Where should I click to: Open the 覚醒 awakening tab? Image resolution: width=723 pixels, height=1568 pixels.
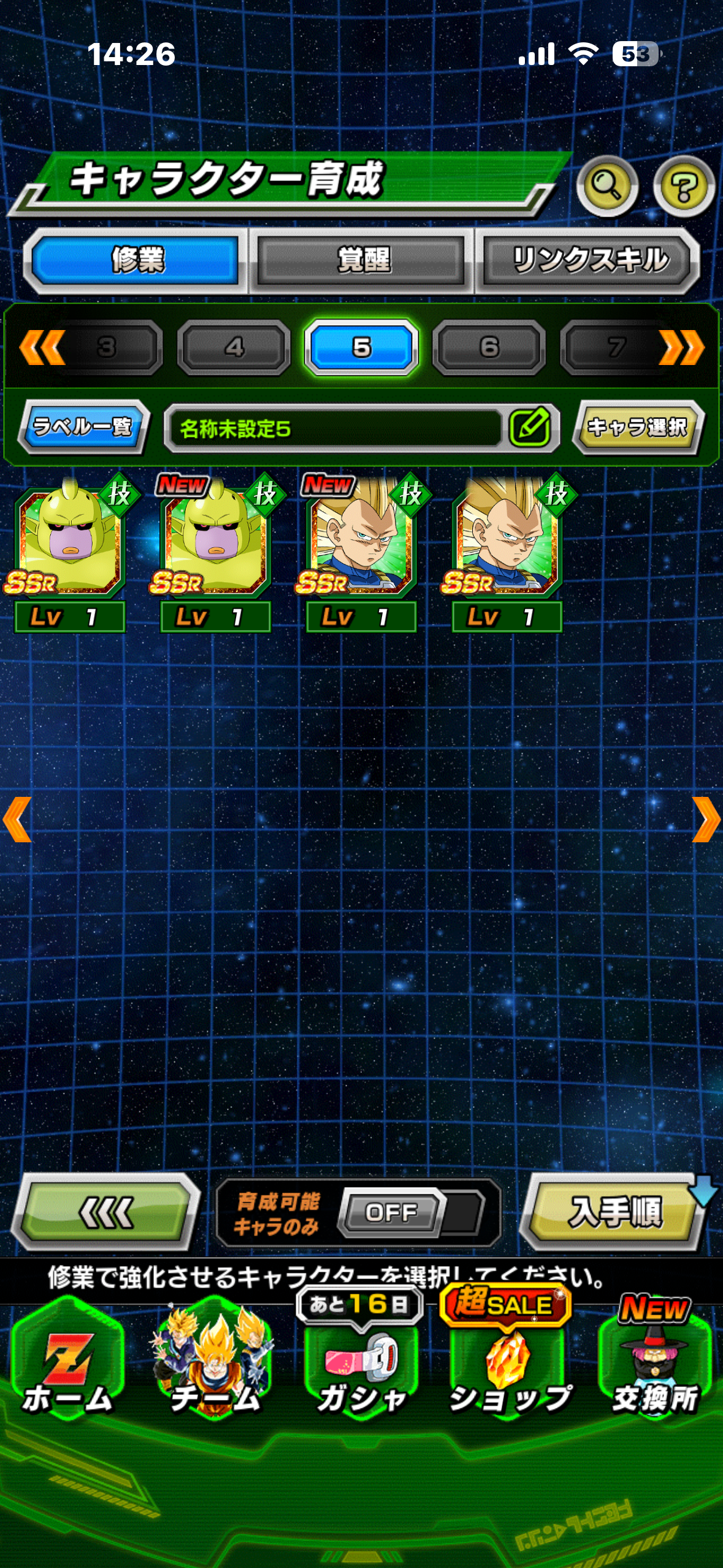click(x=362, y=261)
